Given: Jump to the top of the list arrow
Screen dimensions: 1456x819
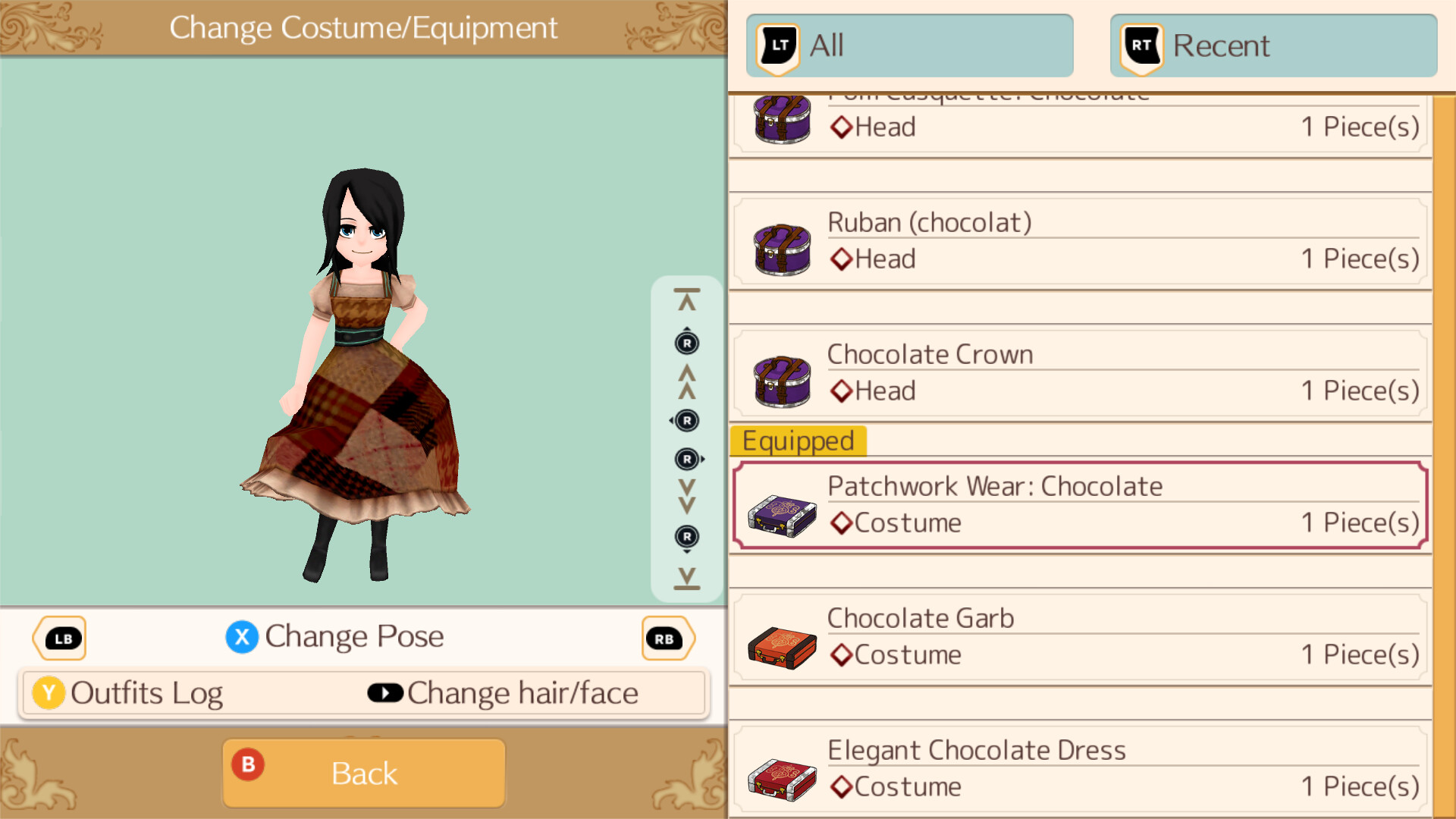Looking at the screenshot, I should [x=687, y=300].
